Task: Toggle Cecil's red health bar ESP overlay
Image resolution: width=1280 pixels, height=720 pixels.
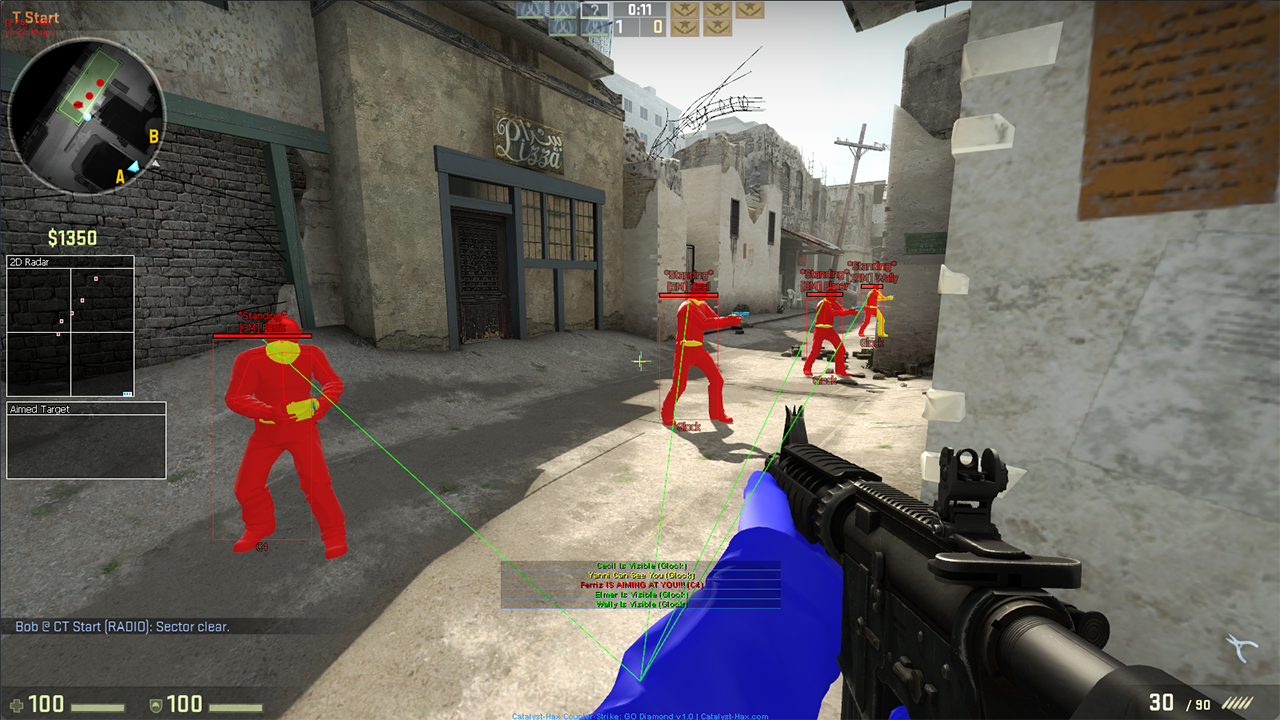Action: click(688, 294)
